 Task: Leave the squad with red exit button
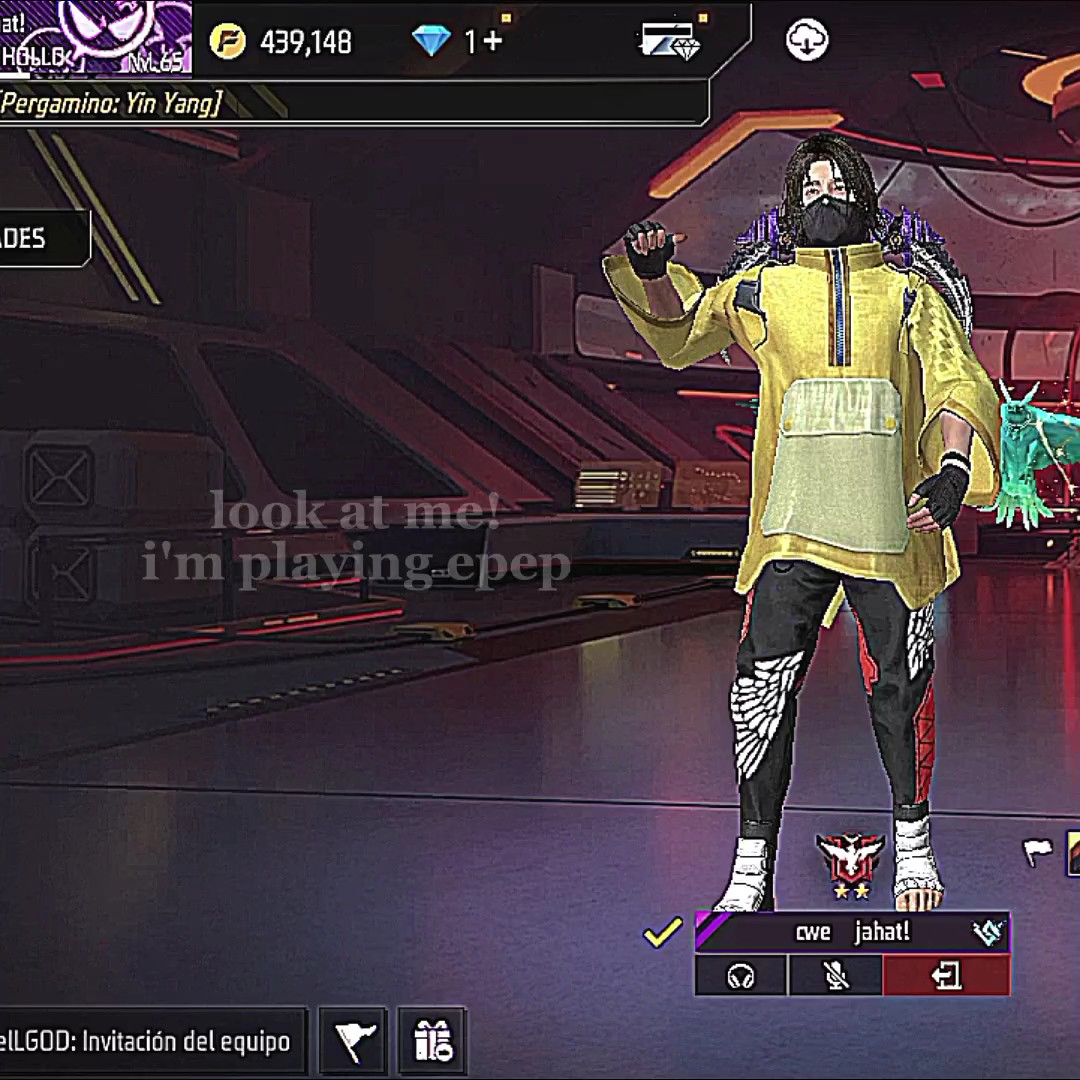point(946,975)
